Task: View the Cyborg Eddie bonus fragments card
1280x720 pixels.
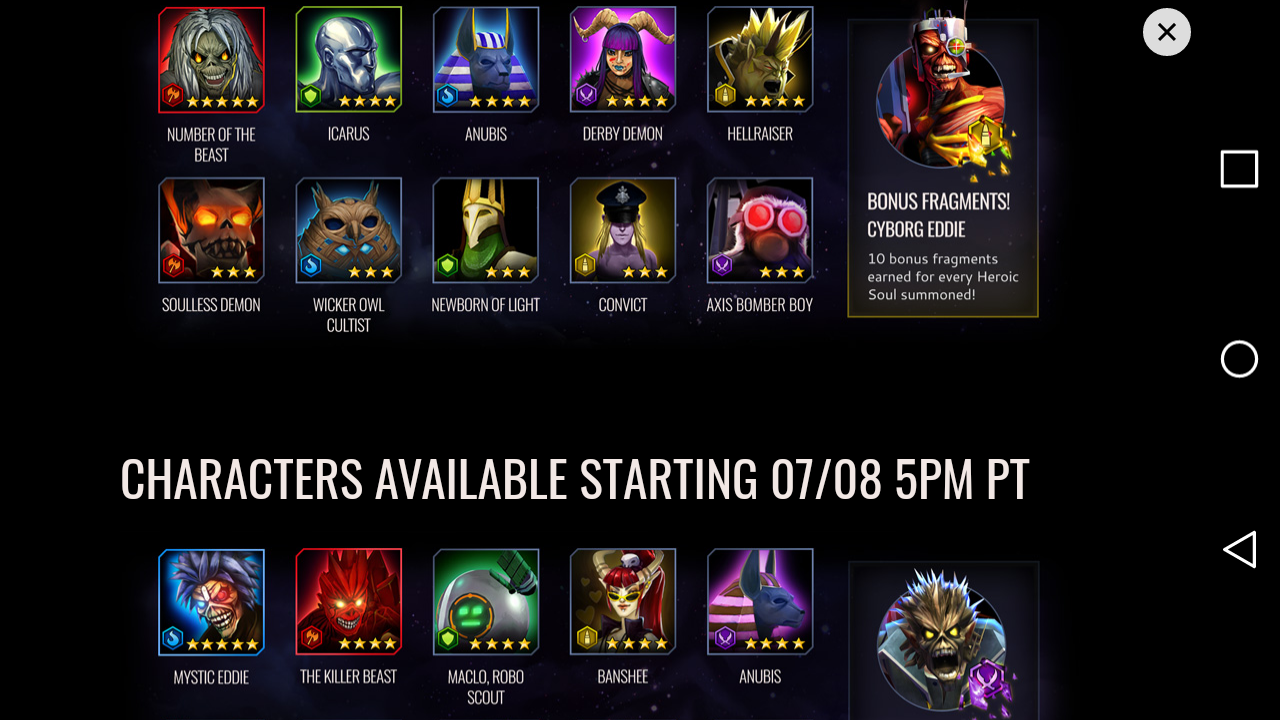Action: (x=942, y=168)
